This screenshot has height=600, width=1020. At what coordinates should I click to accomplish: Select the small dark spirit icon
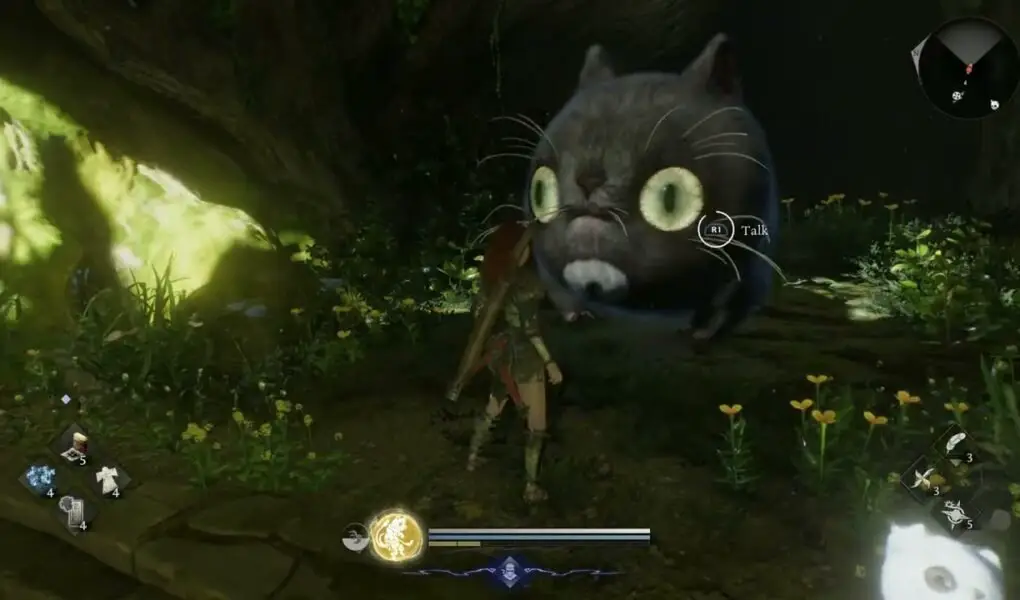click(354, 535)
